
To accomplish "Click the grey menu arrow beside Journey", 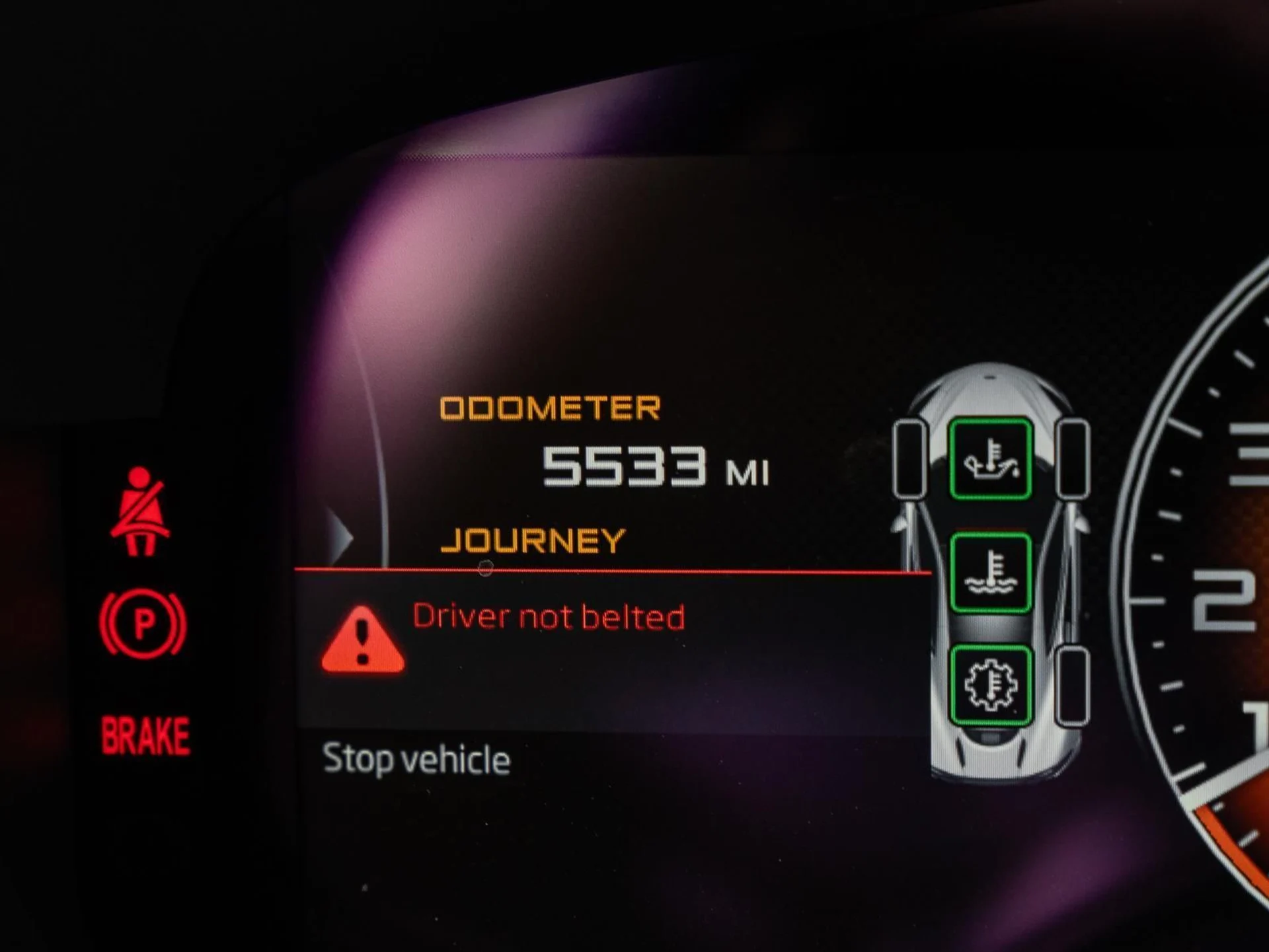I will point(340,538).
